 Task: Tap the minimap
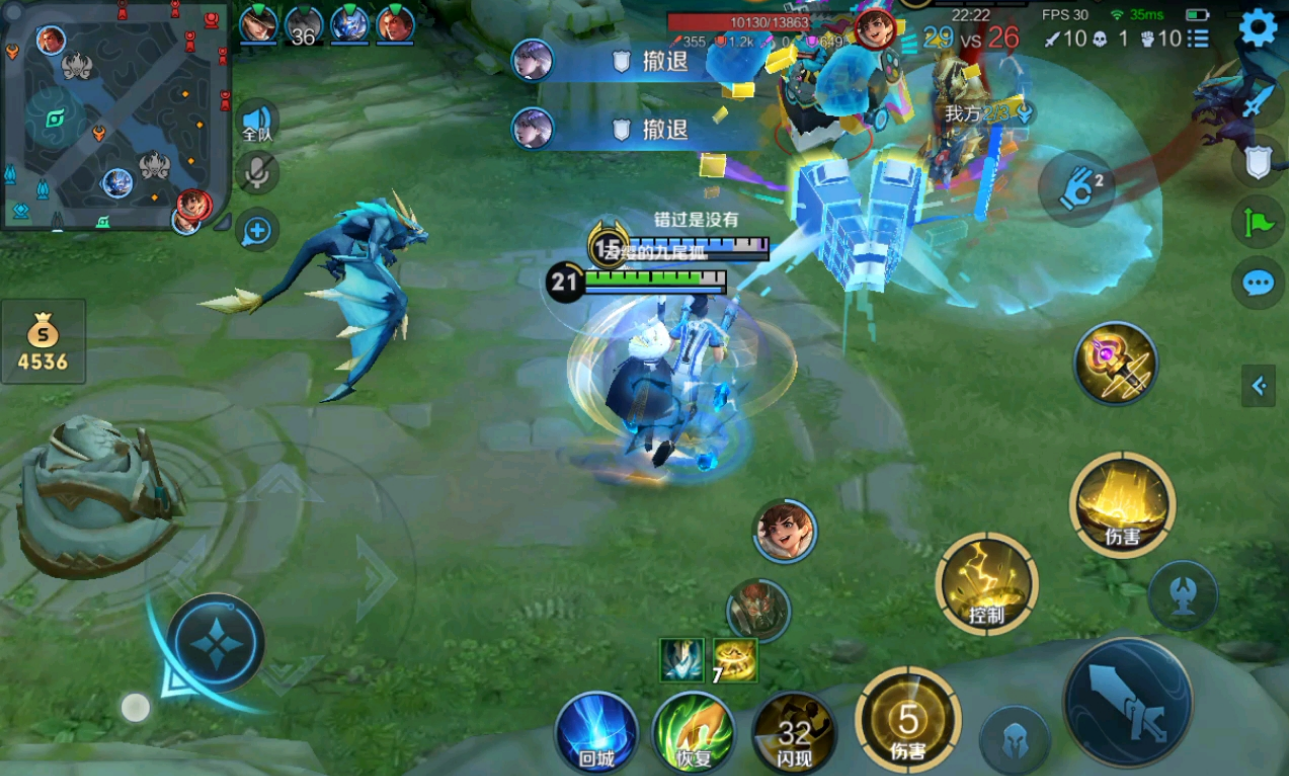pyautogui.click(x=115, y=115)
